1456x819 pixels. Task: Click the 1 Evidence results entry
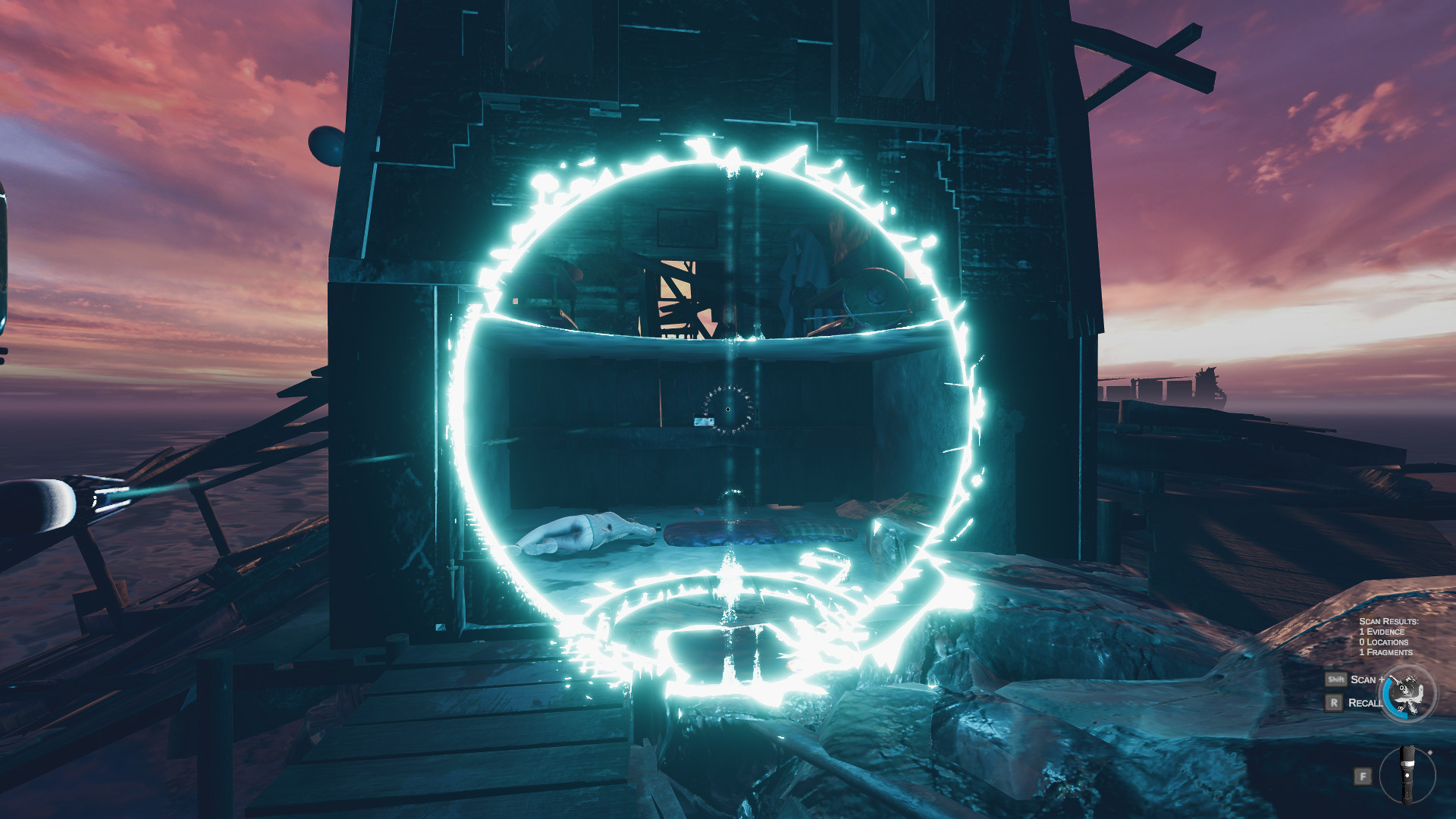pos(1382,630)
